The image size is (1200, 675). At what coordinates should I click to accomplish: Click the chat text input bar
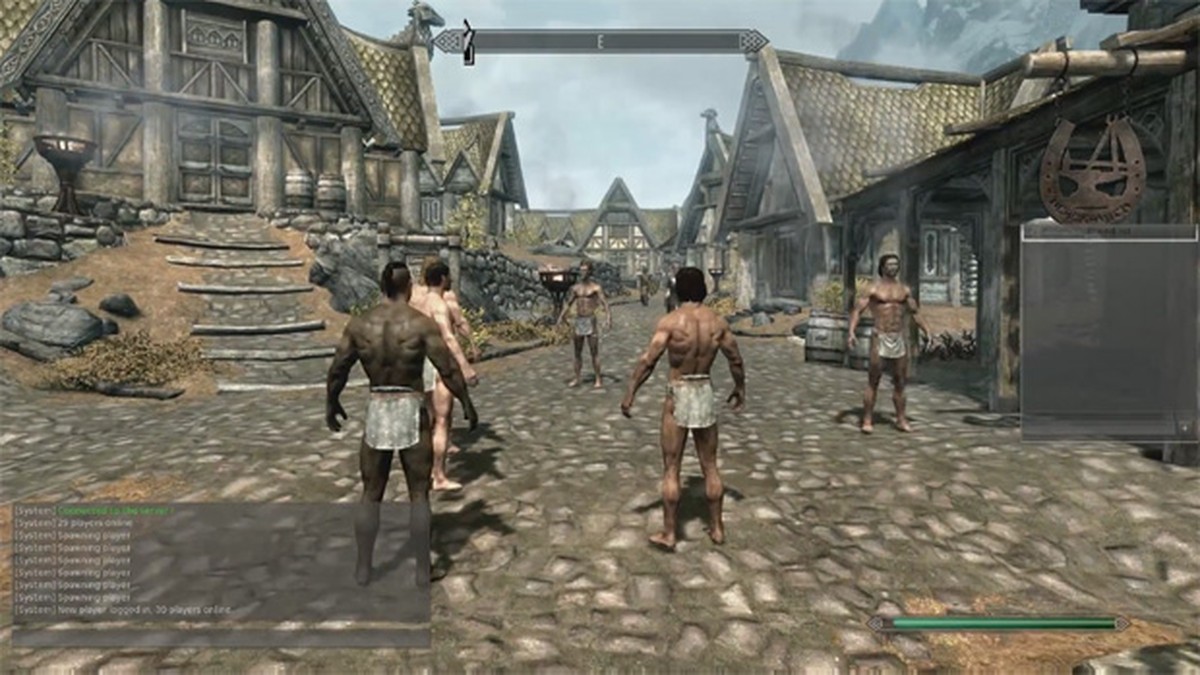click(221, 637)
